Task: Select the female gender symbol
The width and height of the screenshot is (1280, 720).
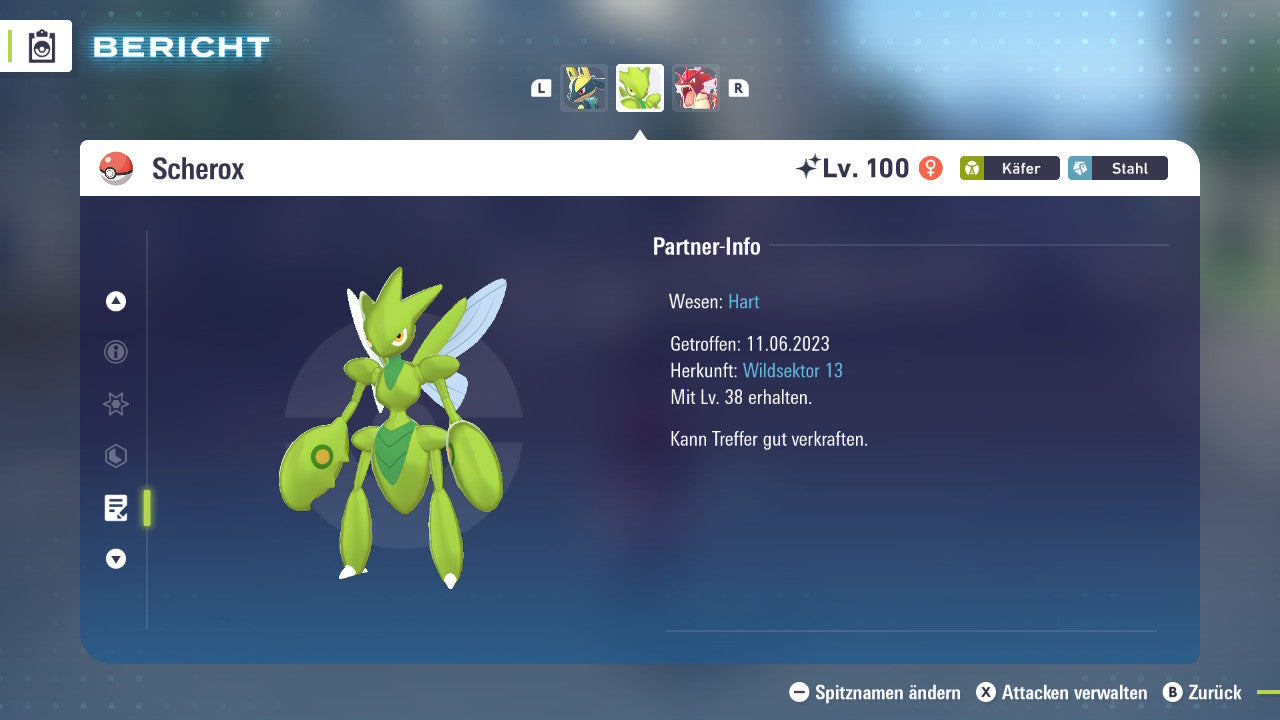Action: pos(929,168)
